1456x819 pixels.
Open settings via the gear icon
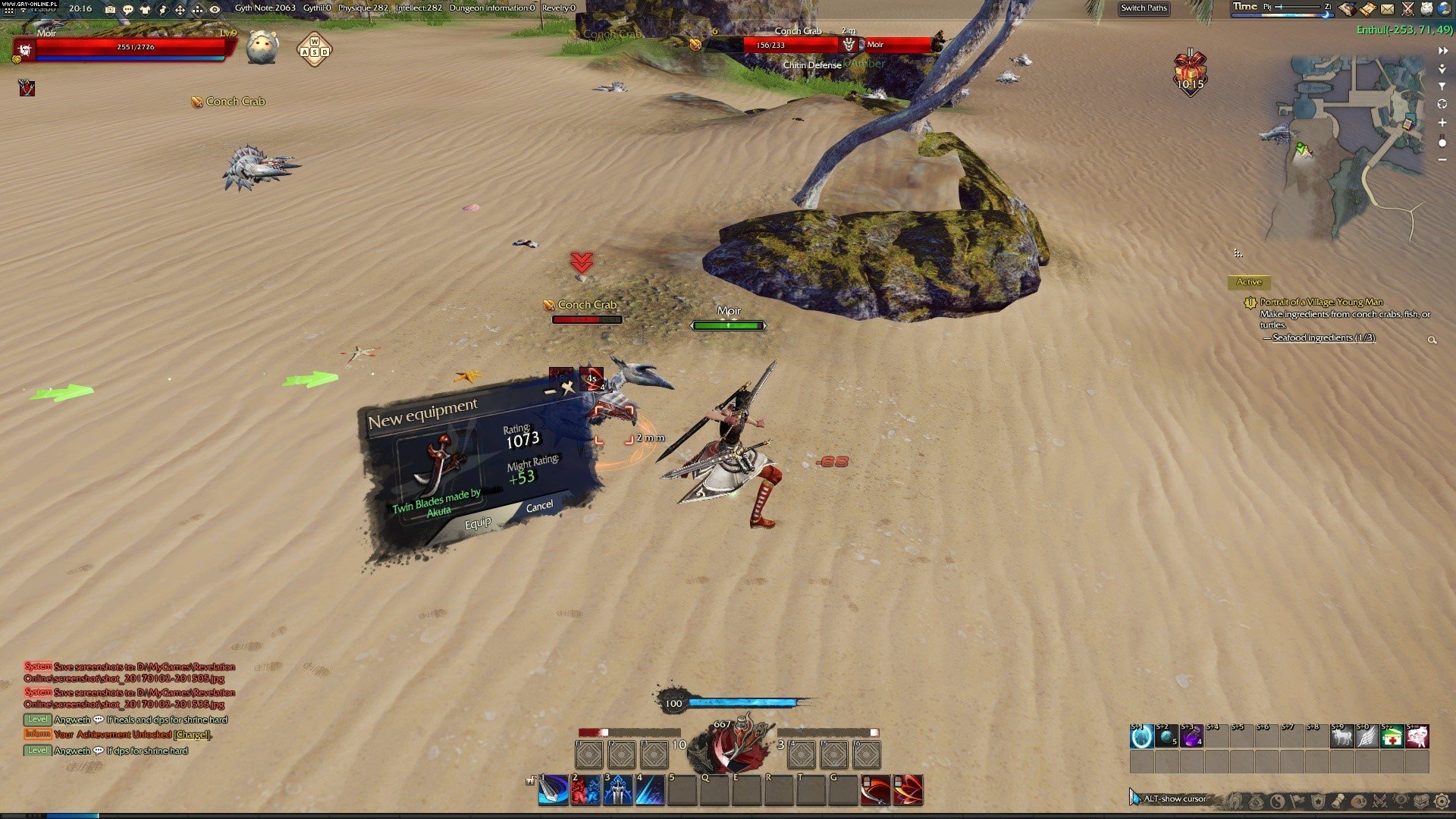[x=1442, y=801]
